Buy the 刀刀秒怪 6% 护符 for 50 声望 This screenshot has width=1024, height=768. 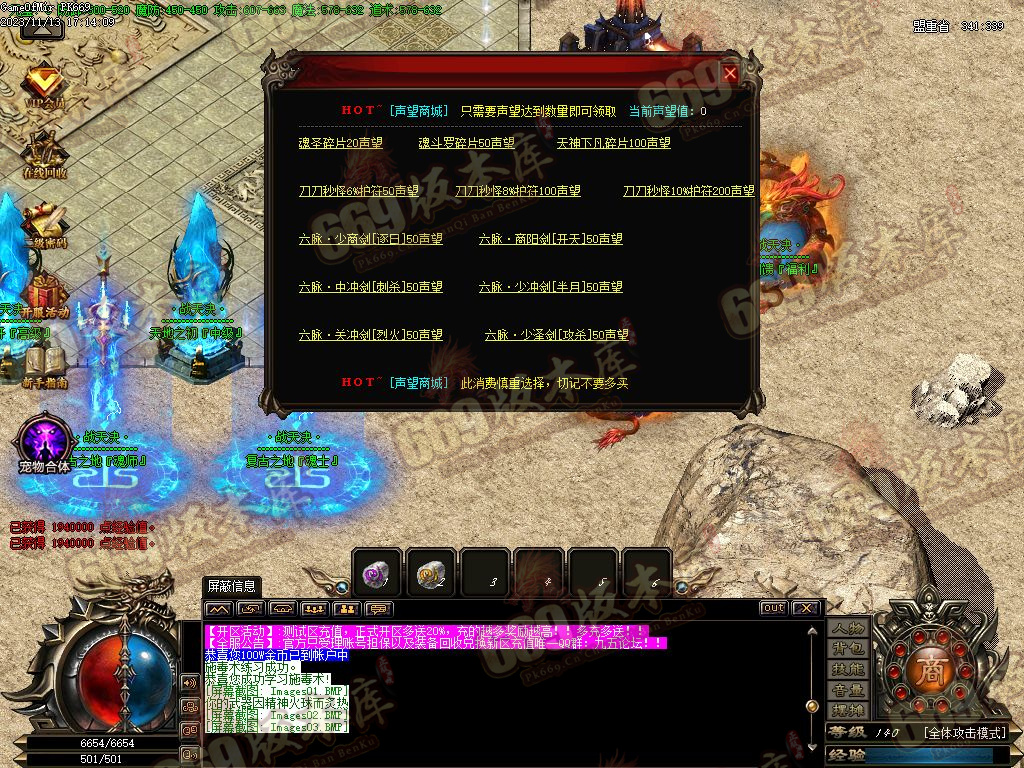[358, 191]
